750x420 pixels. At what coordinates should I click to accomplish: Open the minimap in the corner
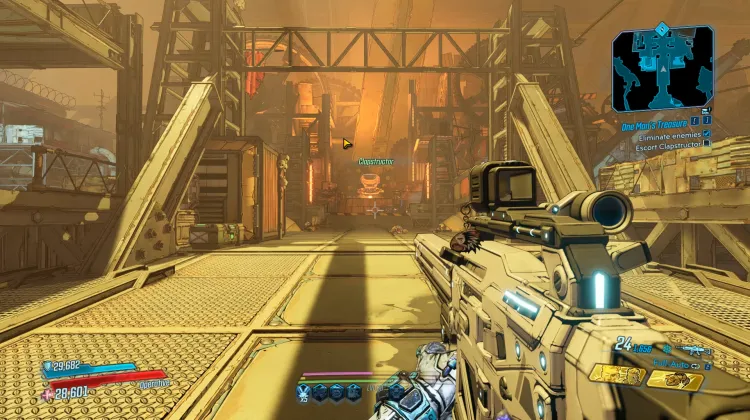coord(663,68)
